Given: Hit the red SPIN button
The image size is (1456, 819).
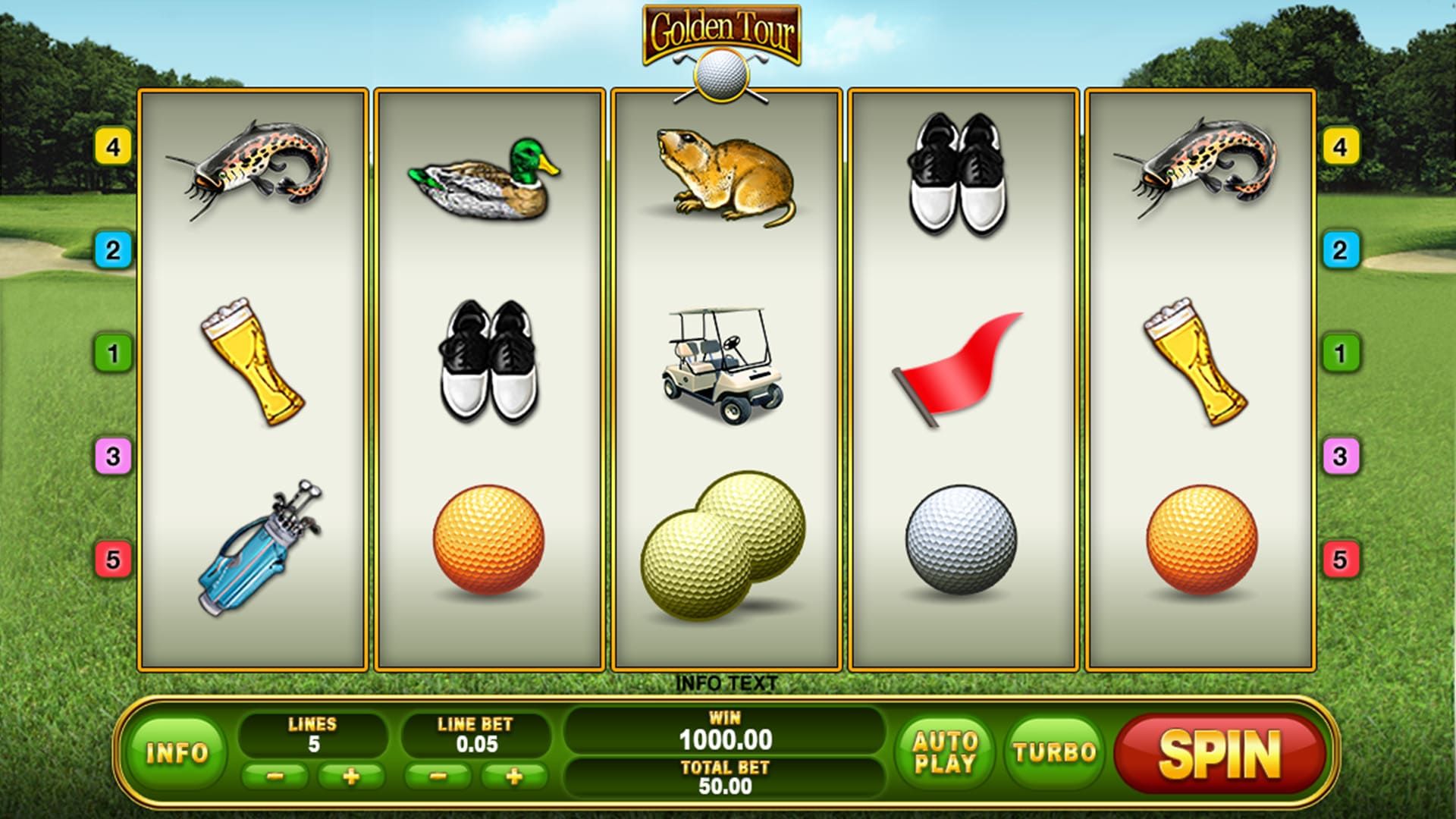Looking at the screenshot, I should [1219, 754].
